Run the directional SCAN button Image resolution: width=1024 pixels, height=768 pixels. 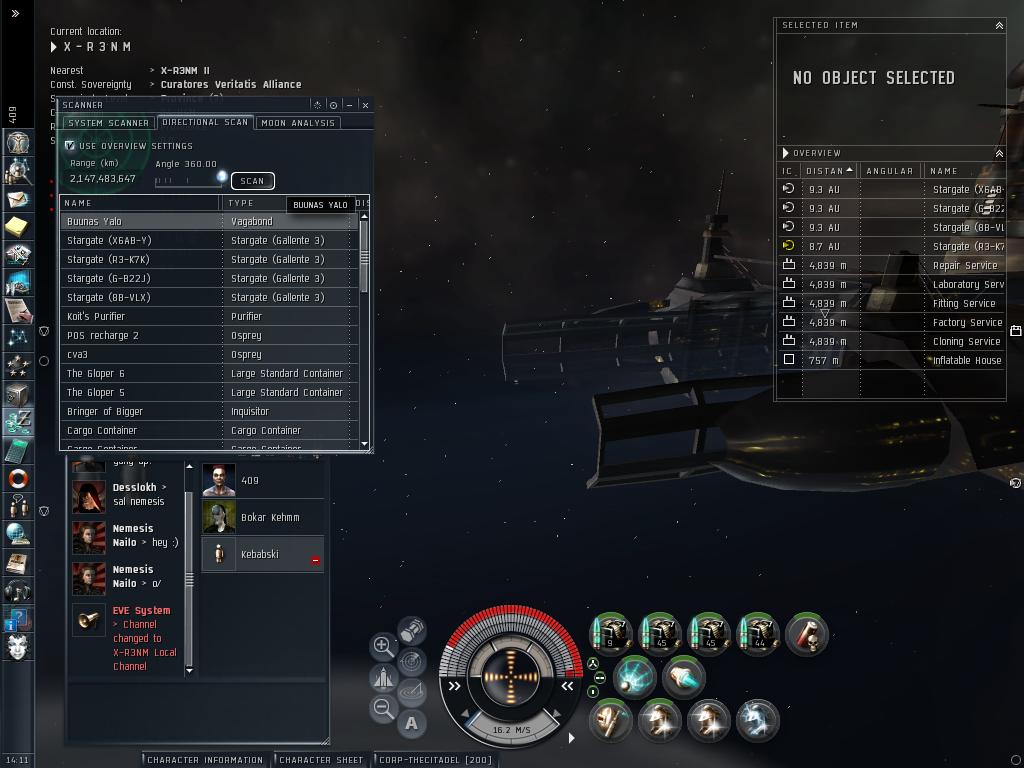pos(252,181)
